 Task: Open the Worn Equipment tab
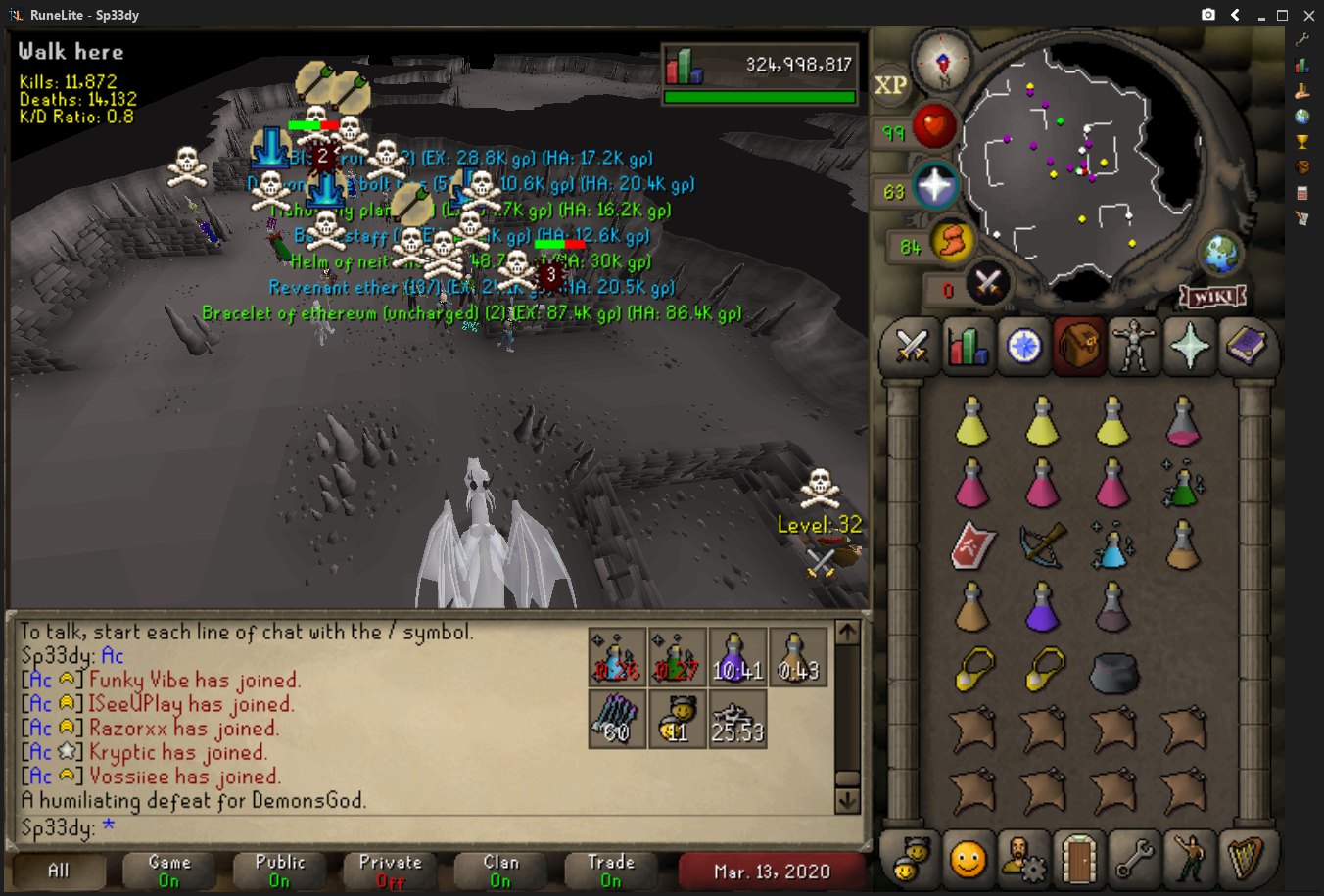pyautogui.click(x=1134, y=347)
